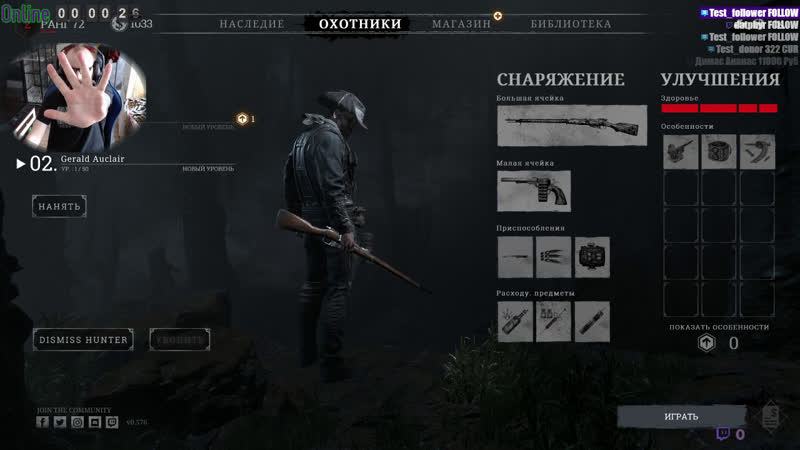Open the Twitter community link
The height and width of the screenshot is (450, 800).
click(x=59, y=422)
